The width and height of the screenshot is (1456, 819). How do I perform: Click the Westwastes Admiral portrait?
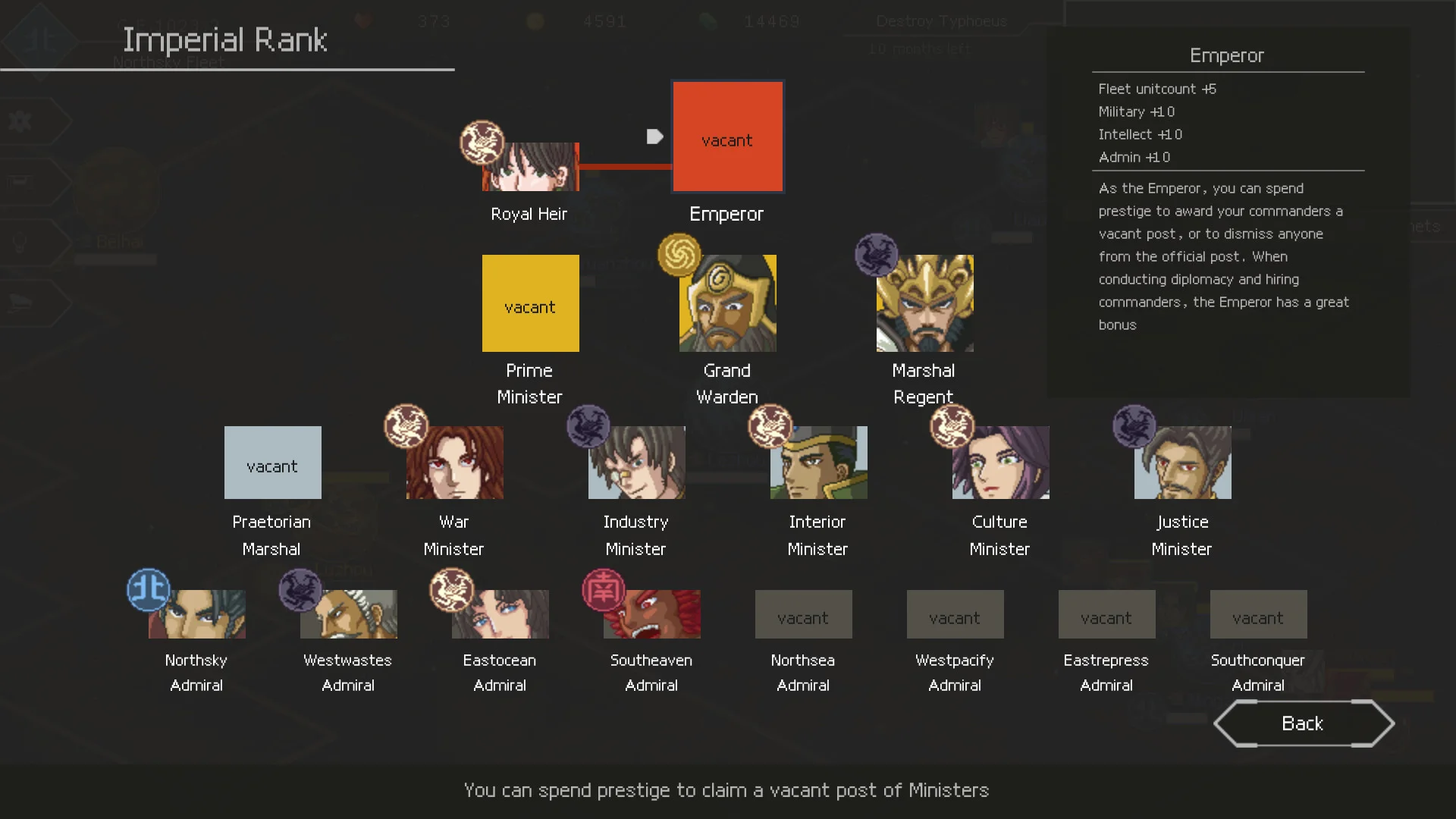348,614
